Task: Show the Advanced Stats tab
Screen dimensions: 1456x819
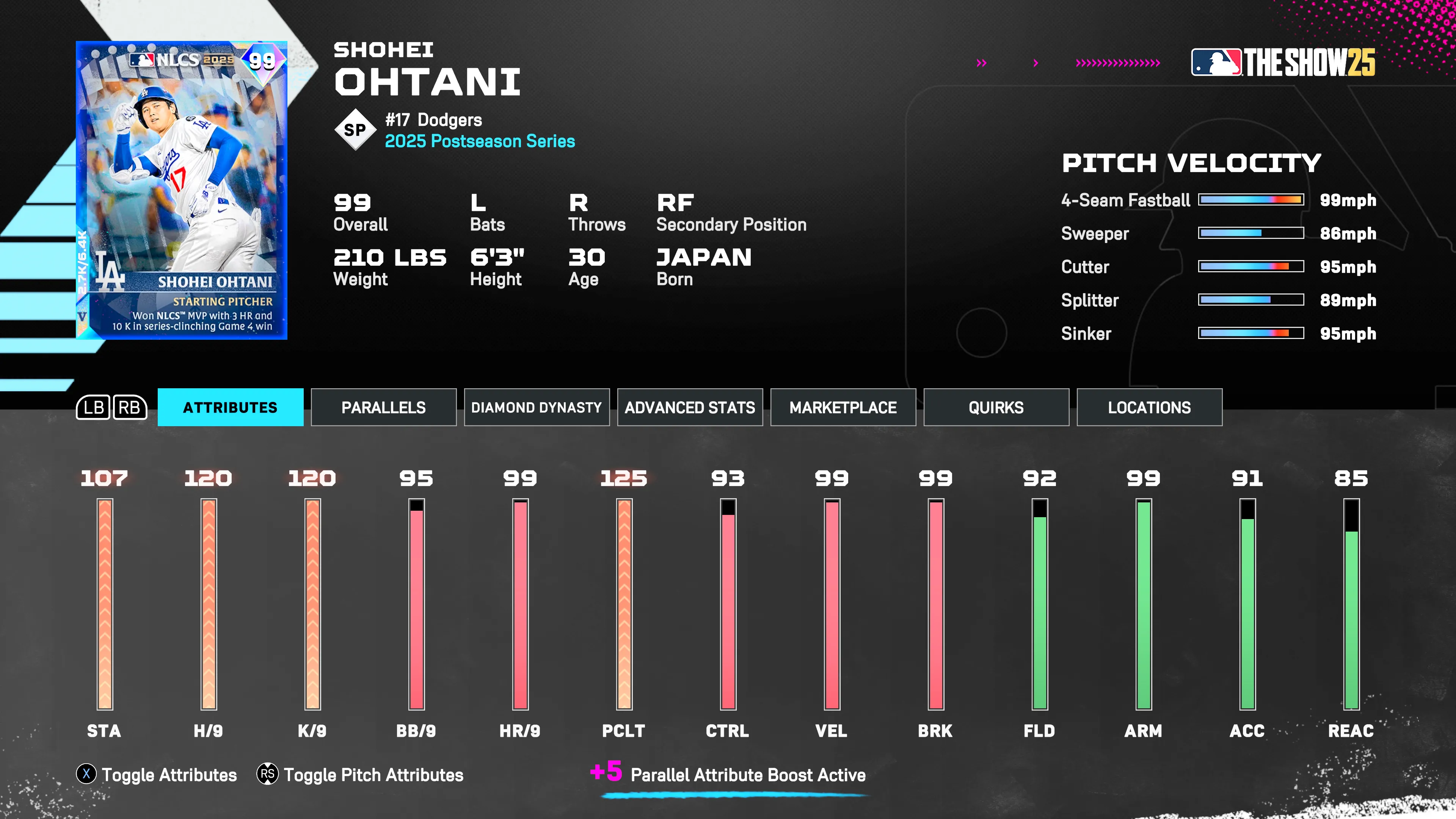Action: 690,407
